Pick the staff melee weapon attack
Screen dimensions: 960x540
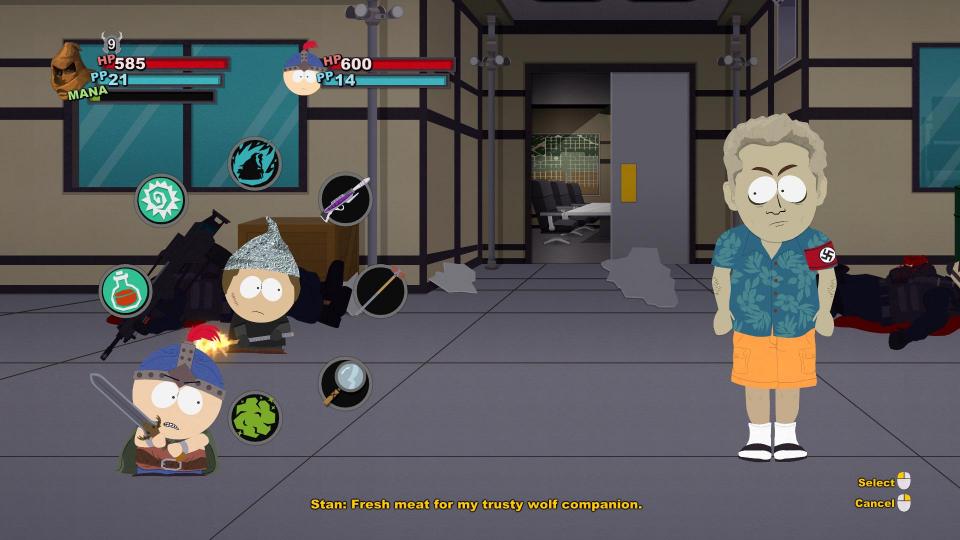(380, 291)
